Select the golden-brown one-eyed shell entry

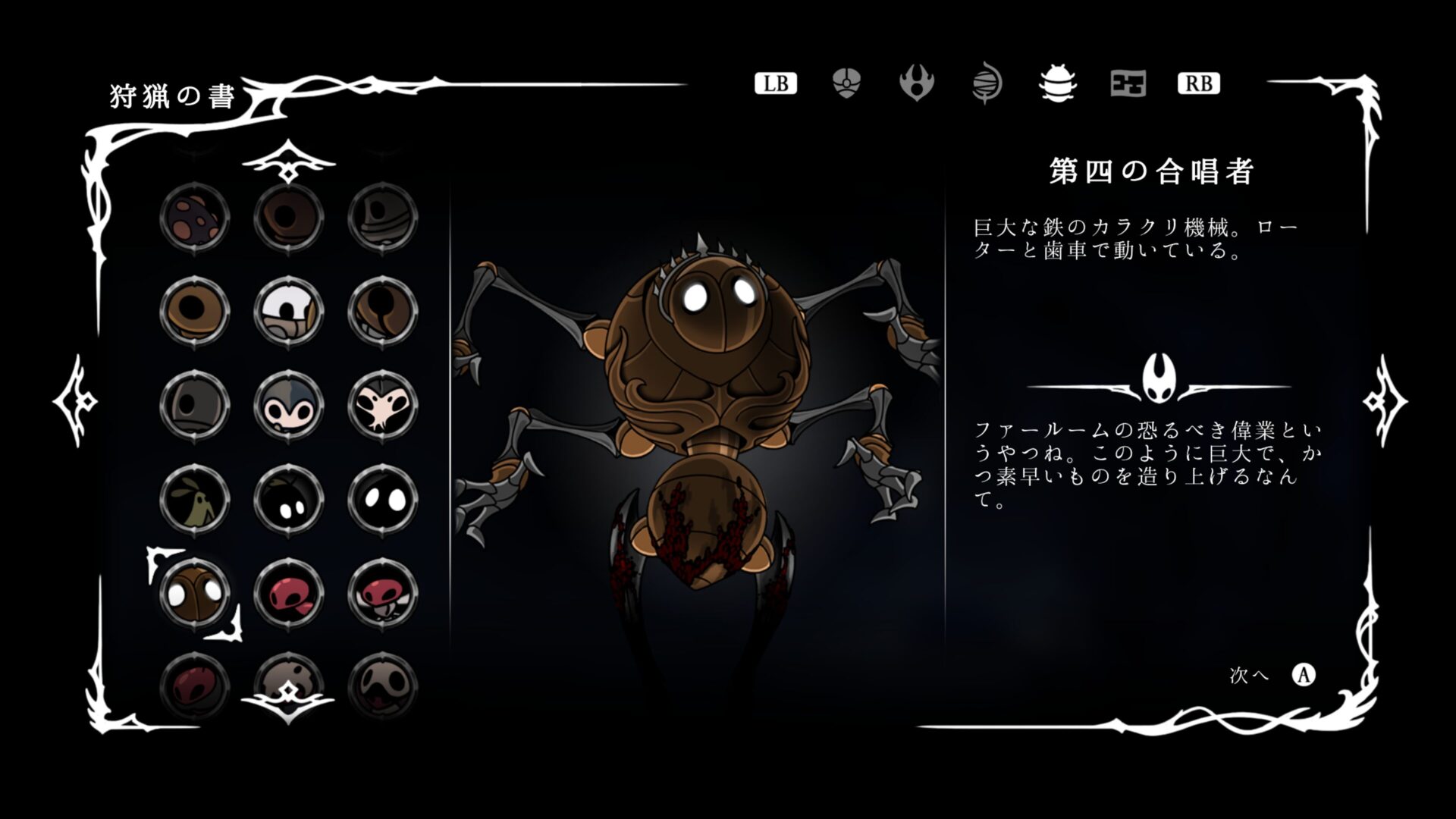195,312
